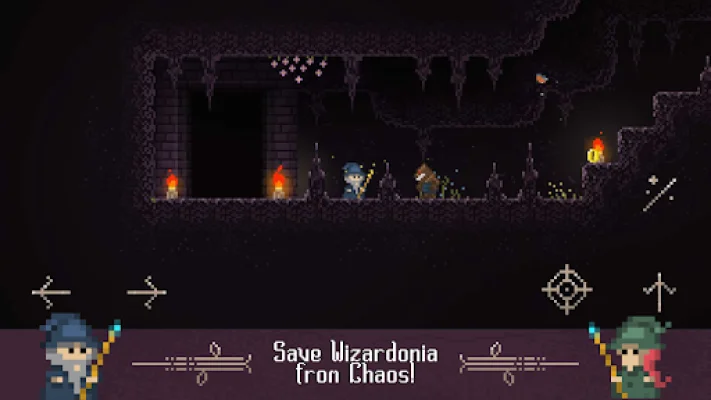Tap the left arrow move button
711x400 pixels.
coord(51,293)
